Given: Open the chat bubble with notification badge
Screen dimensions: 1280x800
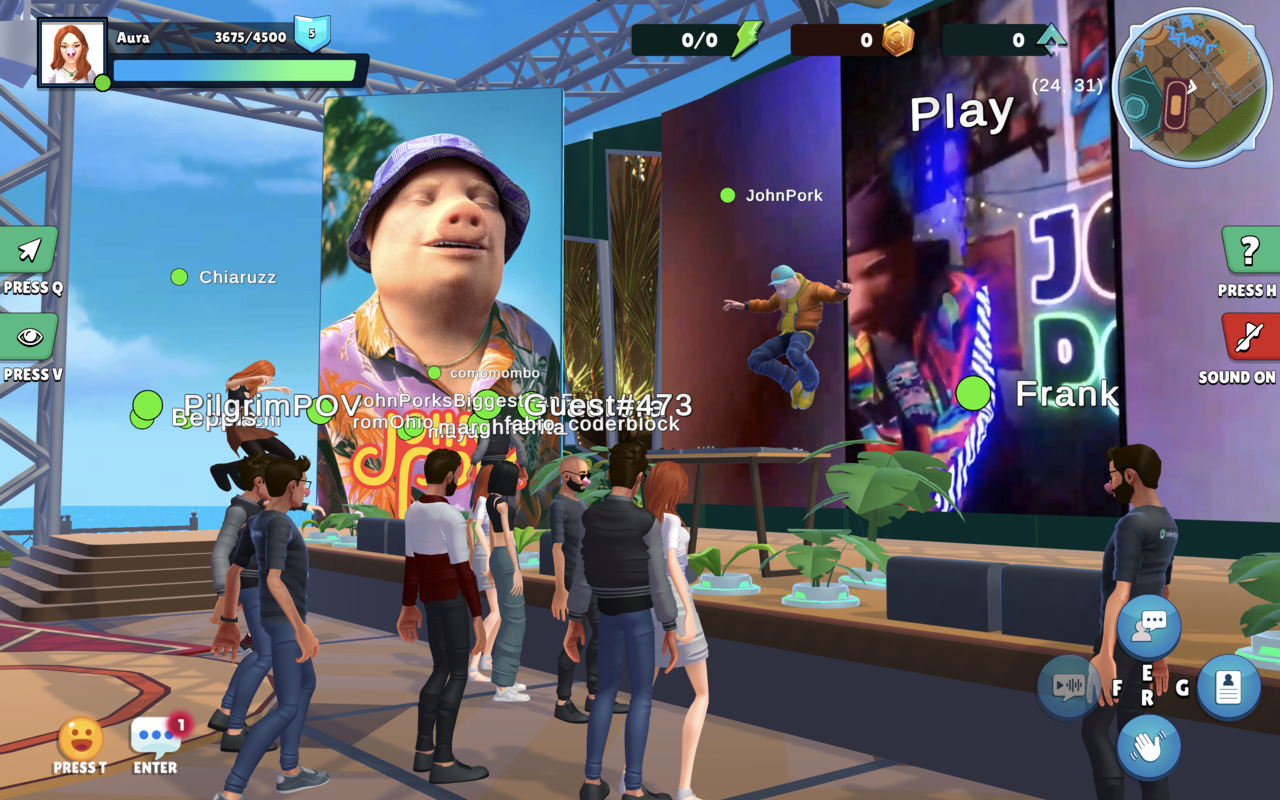Looking at the screenshot, I should (x=155, y=737).
